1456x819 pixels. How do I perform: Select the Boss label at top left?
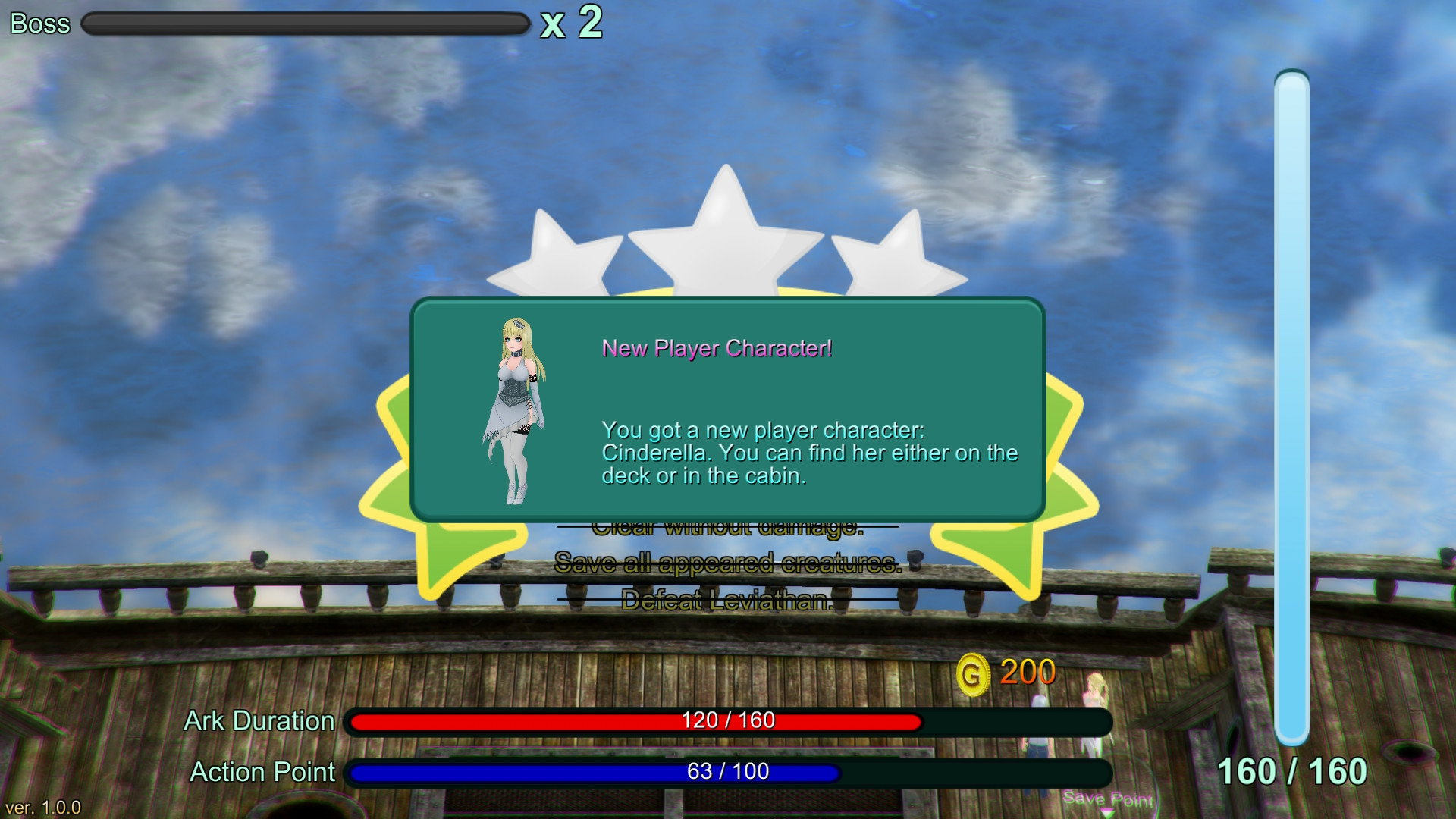pyautogui.click(x=38, y=24)
